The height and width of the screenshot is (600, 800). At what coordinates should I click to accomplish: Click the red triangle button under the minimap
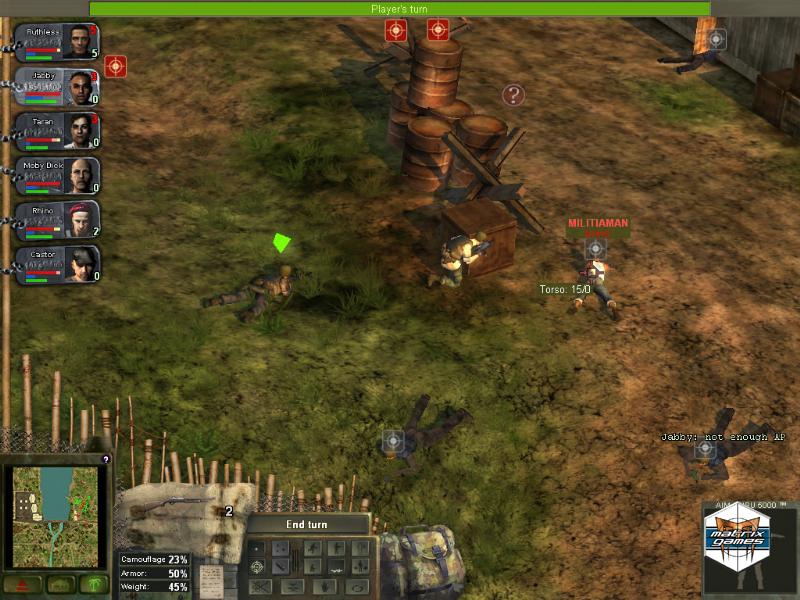point(21,585)
